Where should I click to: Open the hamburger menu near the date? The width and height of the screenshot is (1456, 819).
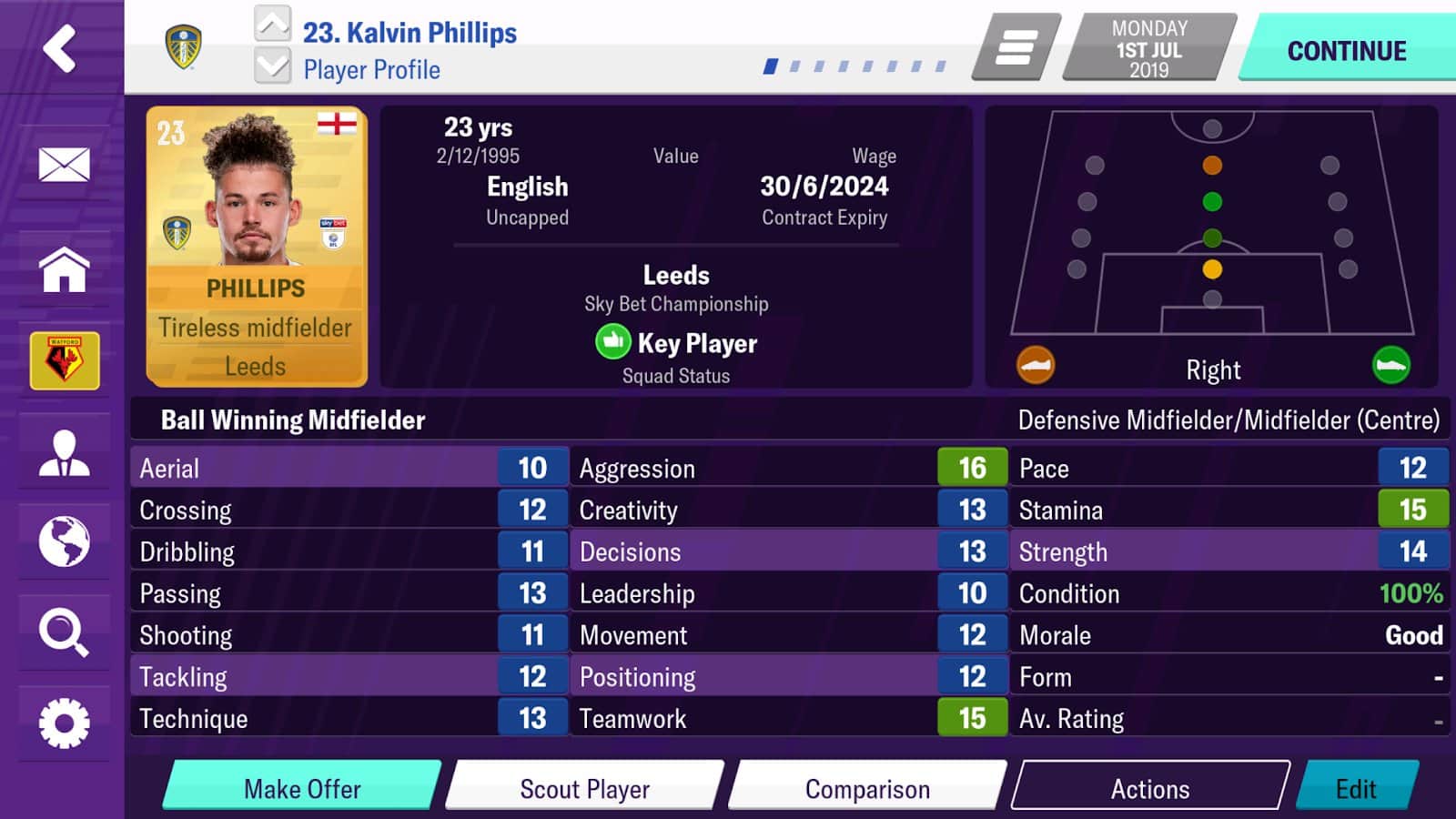(1013, 47)
